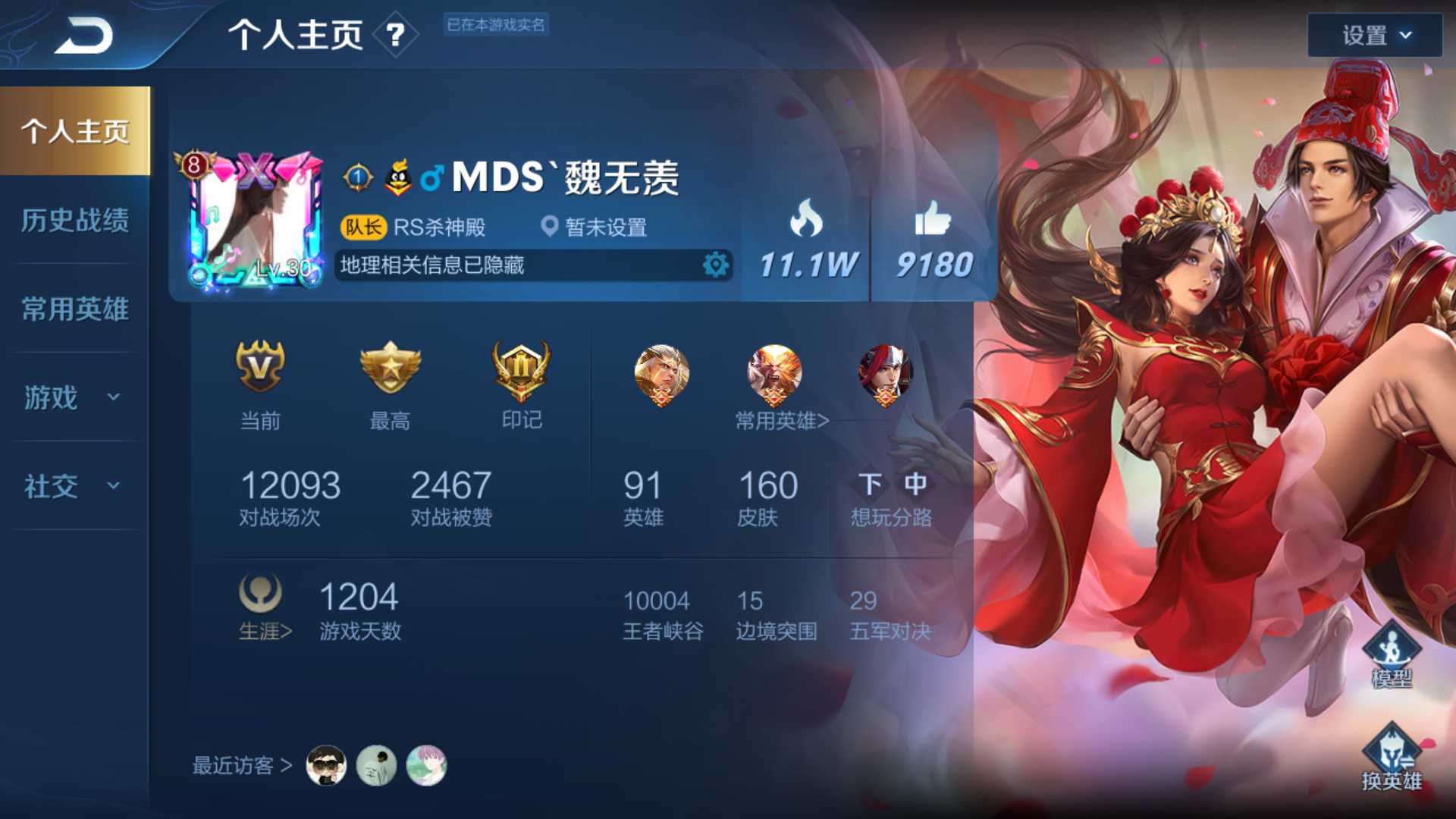This screenshot has height=819, width=1456.
Task: Click the location pin next to 暂未设置
Action: tap(548, 227)
